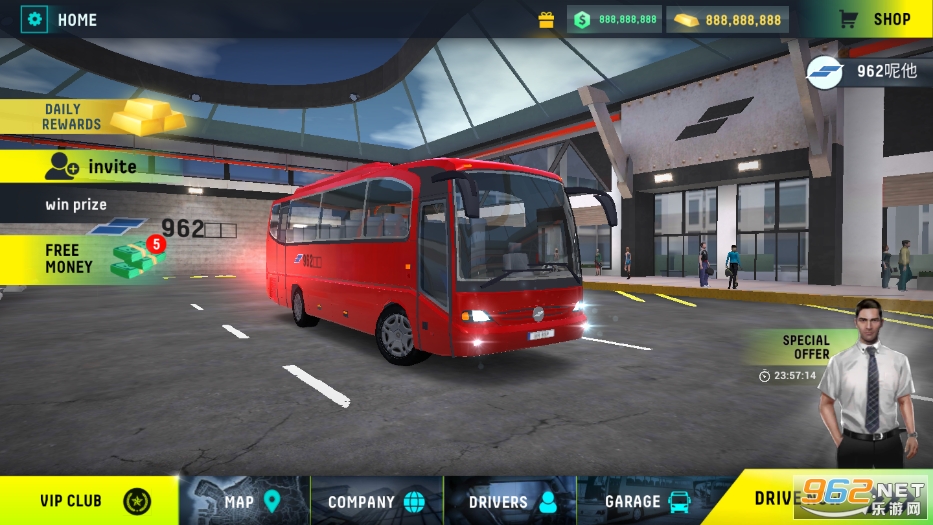Claim the gift box icon
The height and width of the screenshot is (525, 933).
tap(546, 19)
